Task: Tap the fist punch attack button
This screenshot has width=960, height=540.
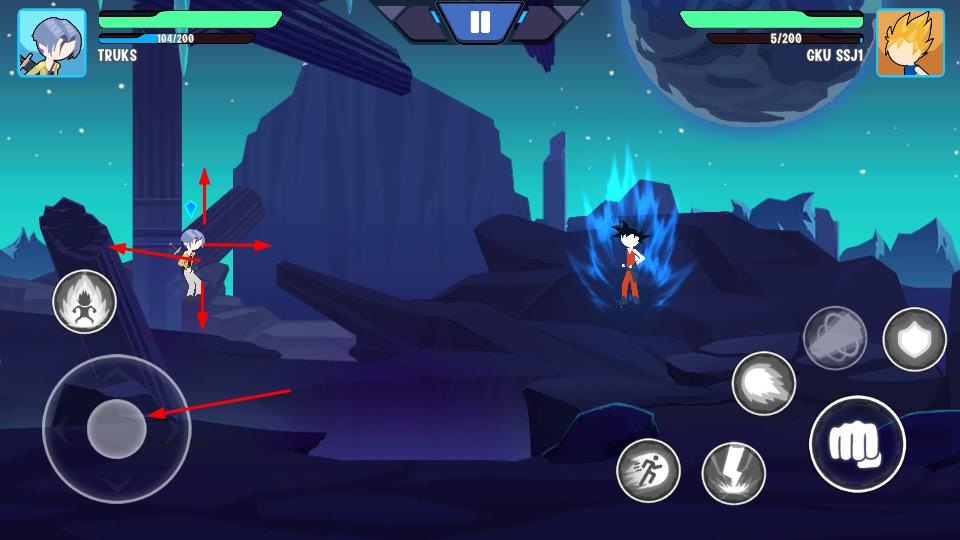Action: (x=857, y=444)
